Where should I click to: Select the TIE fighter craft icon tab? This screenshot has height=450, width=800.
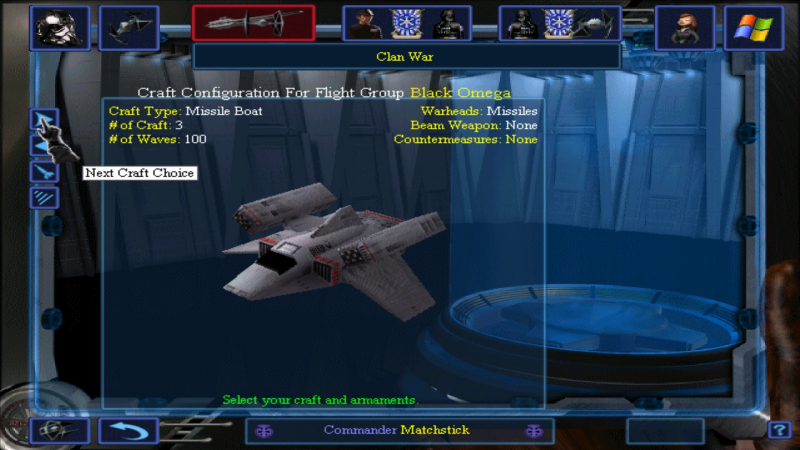point(129,28)
